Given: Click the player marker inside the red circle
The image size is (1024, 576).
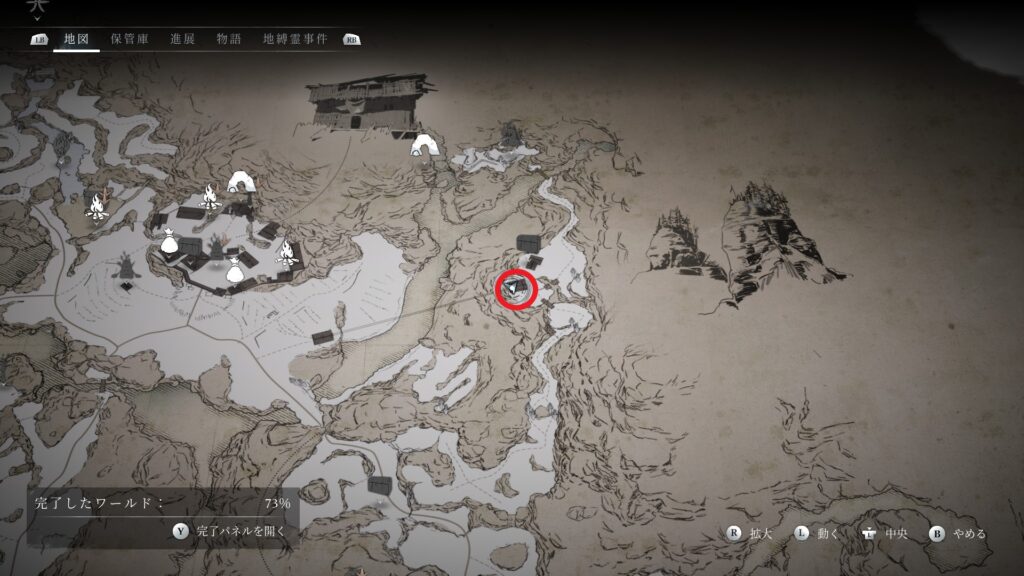Looking at the screenshot, I should (x=516, y=290).
